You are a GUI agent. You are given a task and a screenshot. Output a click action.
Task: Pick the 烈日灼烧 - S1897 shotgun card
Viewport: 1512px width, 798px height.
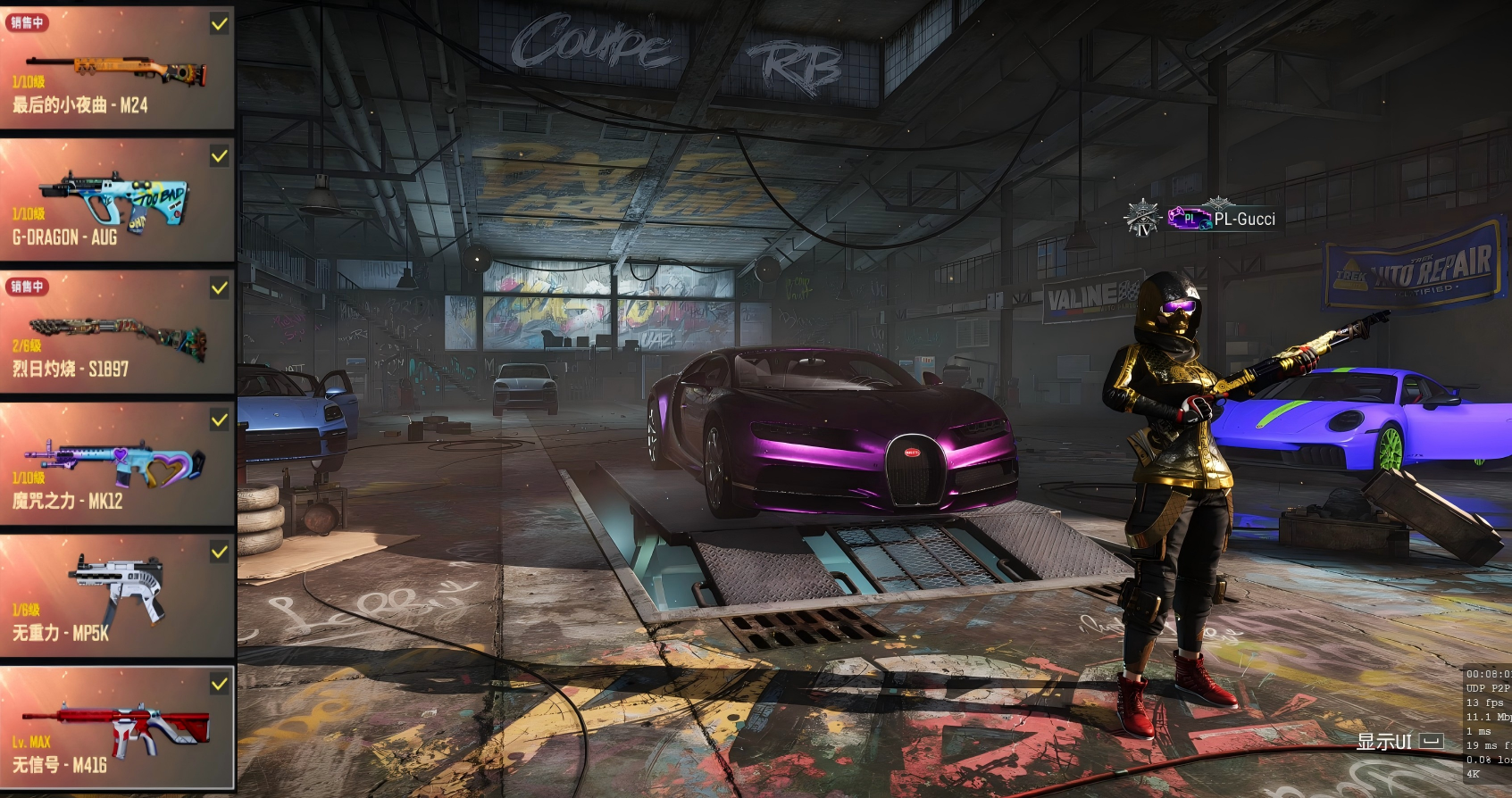pyautogui.click(x=116, y=332)
